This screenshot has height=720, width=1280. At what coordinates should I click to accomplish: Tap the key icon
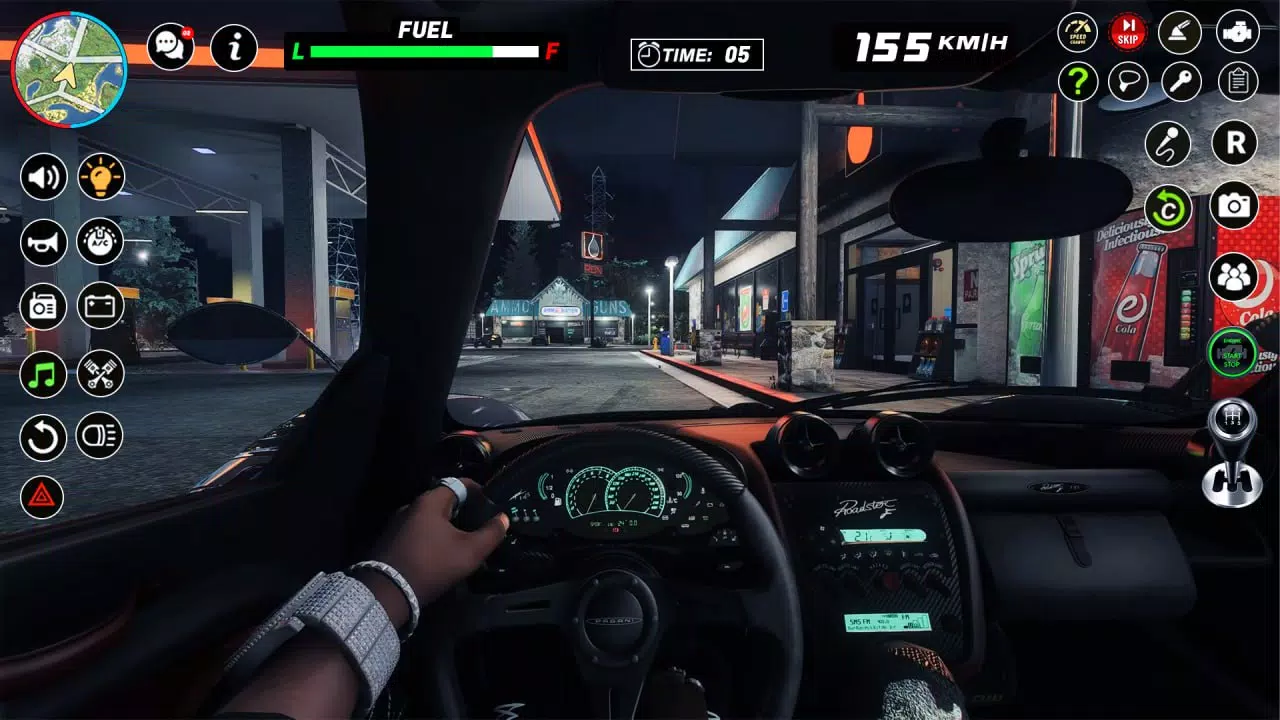click(1181, 82)
